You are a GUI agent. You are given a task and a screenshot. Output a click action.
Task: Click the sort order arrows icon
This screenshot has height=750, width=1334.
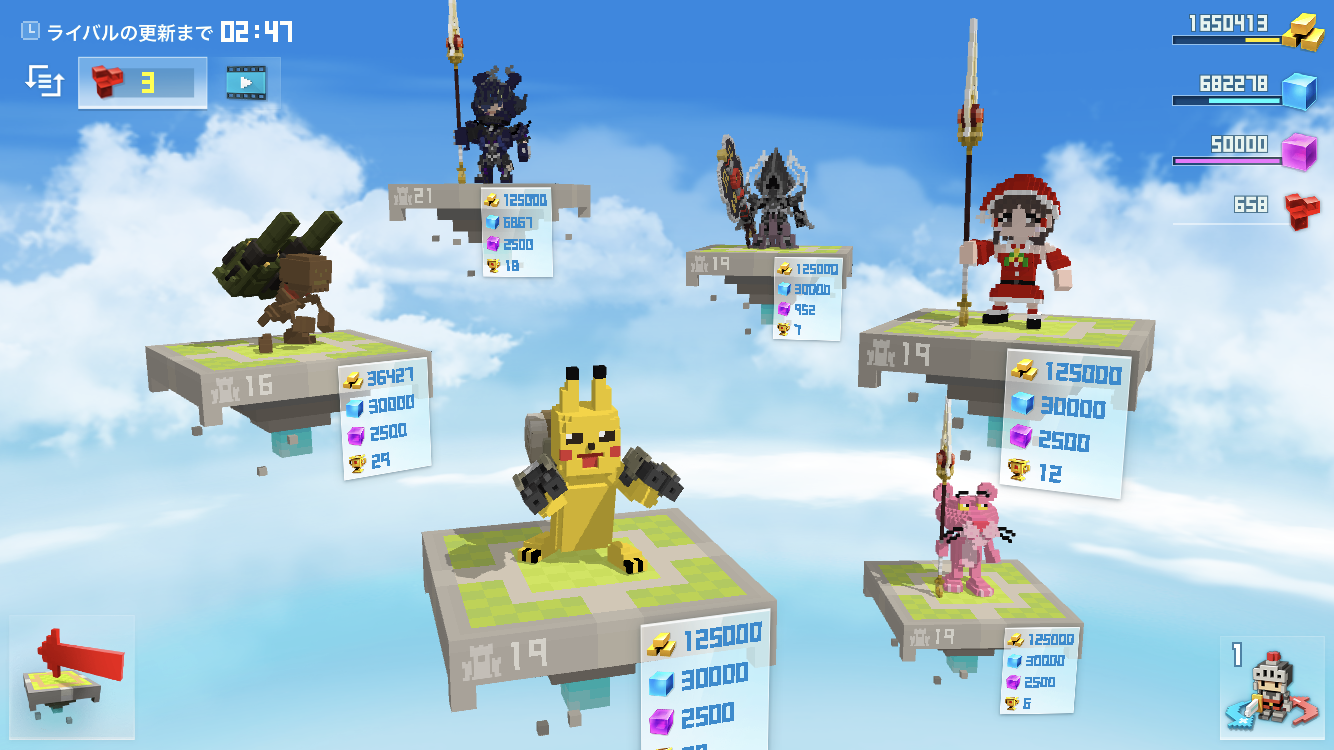[45, 81]
